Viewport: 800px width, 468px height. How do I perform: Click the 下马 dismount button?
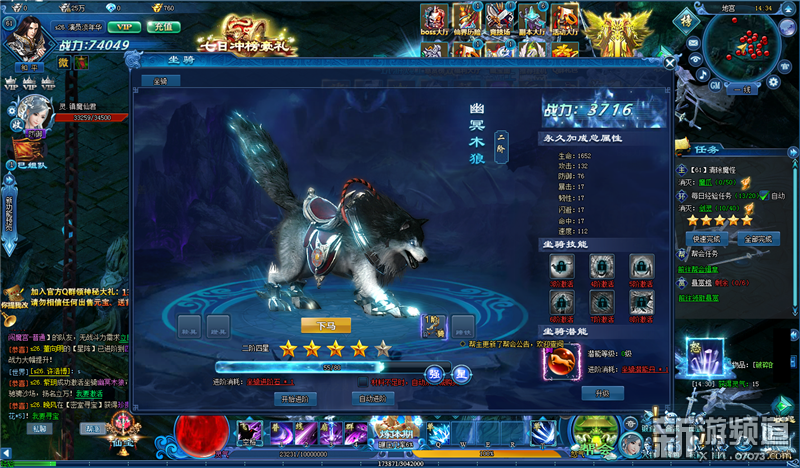tap(327, 324)
